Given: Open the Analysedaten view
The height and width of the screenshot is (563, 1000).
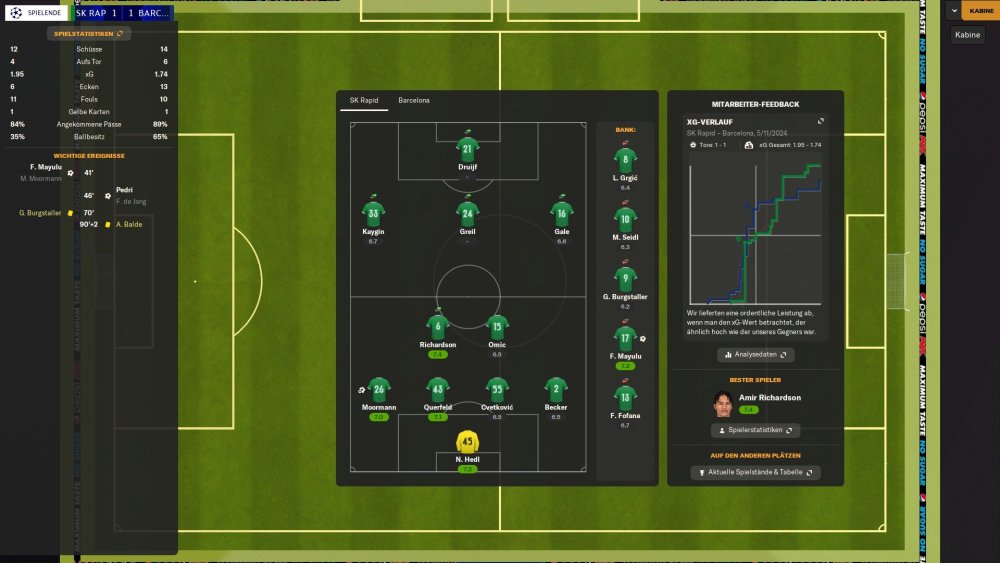Looking at the screenshot, I should (x=755, y=354).
